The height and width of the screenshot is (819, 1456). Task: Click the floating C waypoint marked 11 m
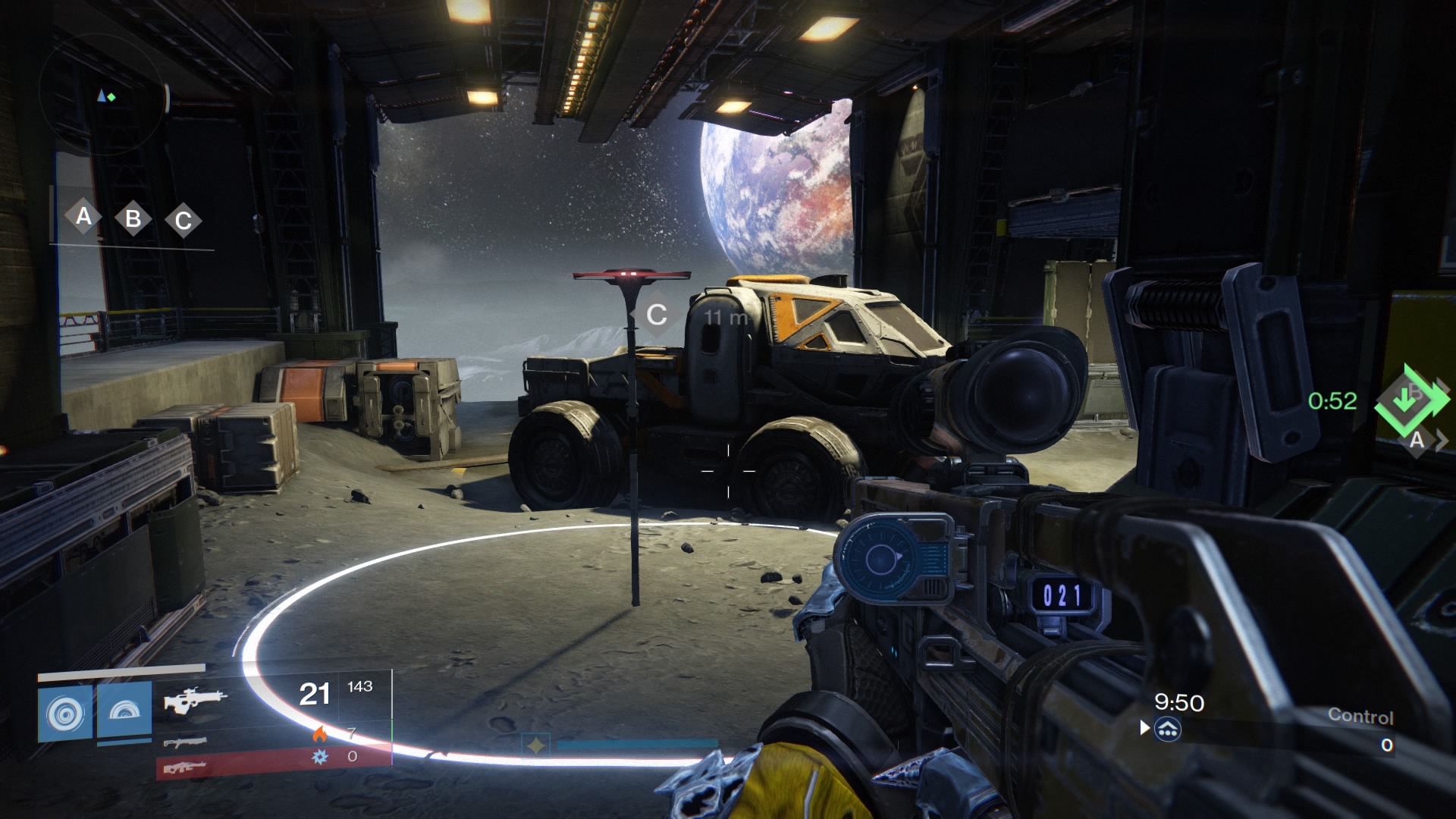(657, 315)
